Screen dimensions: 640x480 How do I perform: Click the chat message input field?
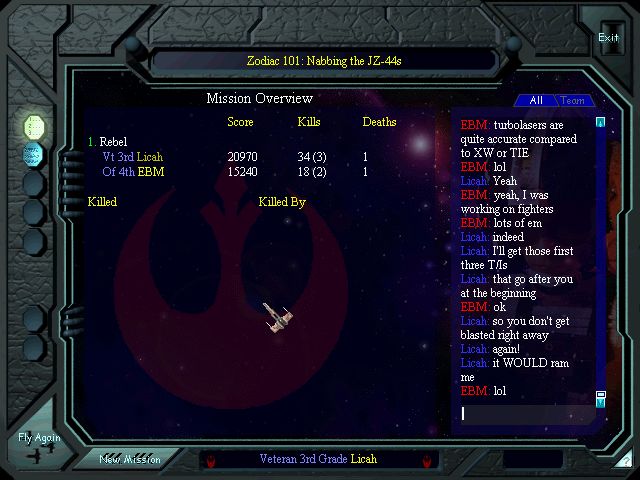[x=525, y=413]
